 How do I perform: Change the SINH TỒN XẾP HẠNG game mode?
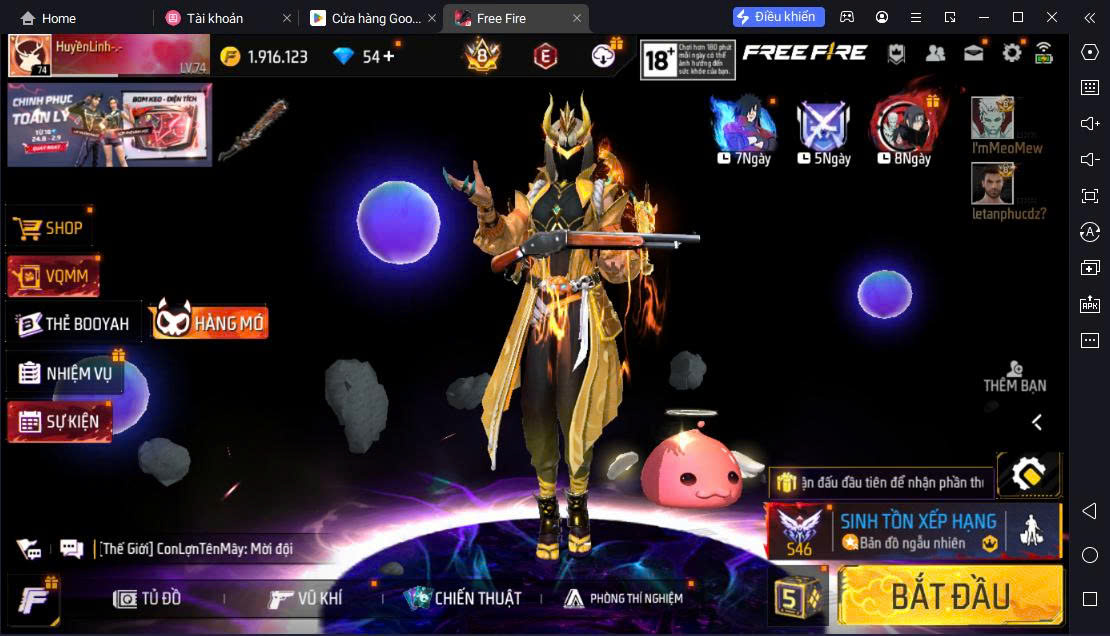click(x=912, y=531)
